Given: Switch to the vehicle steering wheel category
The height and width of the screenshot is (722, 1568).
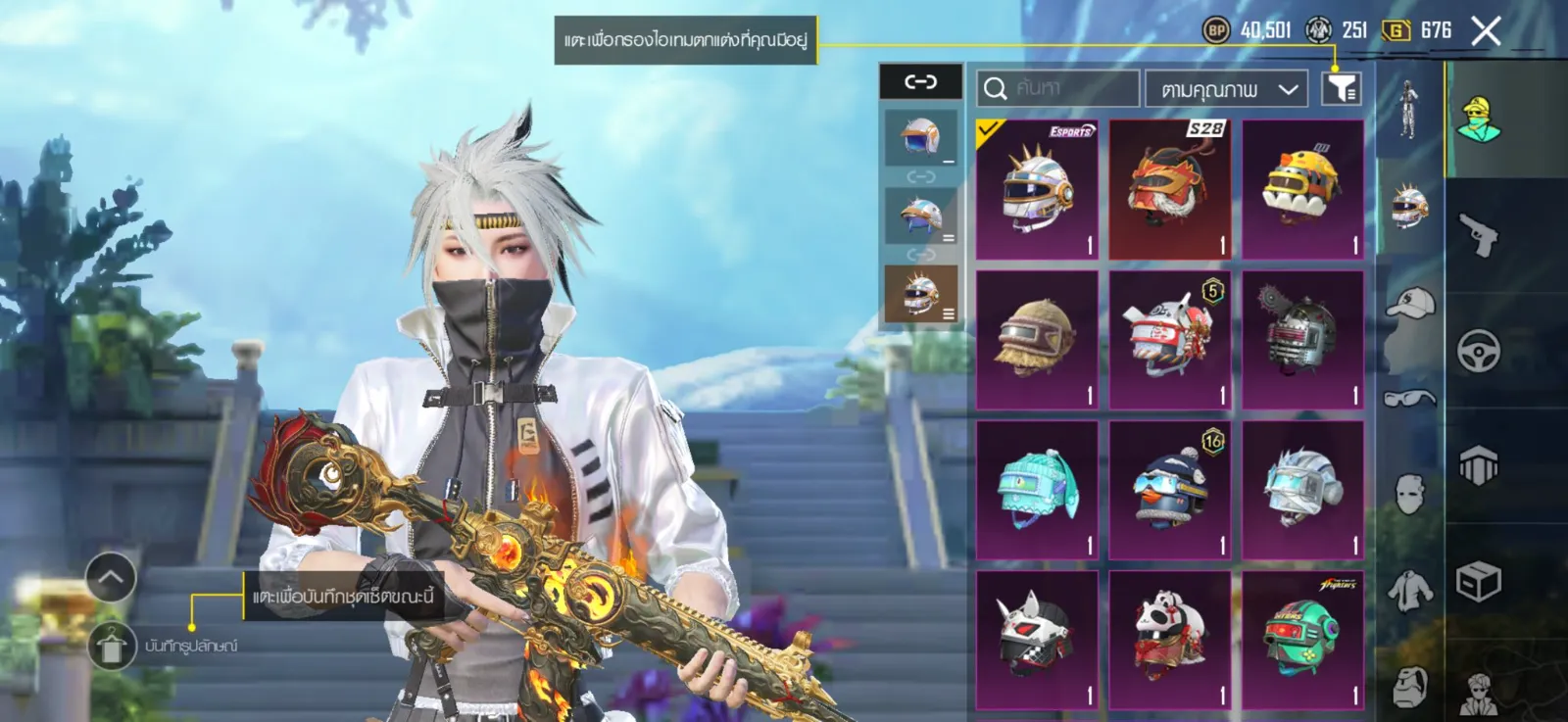Looking at the screenshot, I should (1478, 351).
